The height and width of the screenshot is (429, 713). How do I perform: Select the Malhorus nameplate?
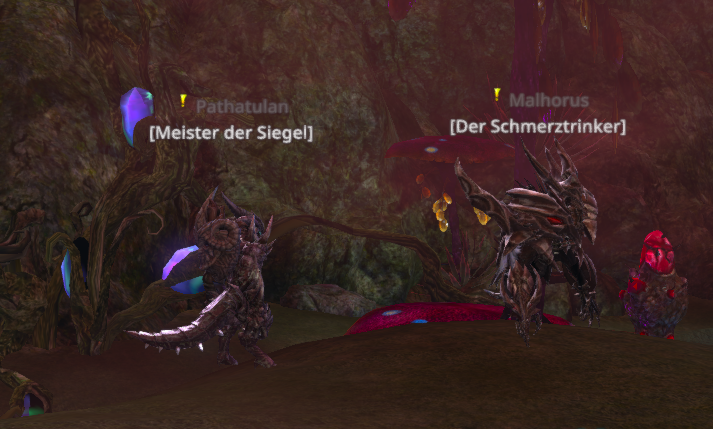[x=548, y=100]
